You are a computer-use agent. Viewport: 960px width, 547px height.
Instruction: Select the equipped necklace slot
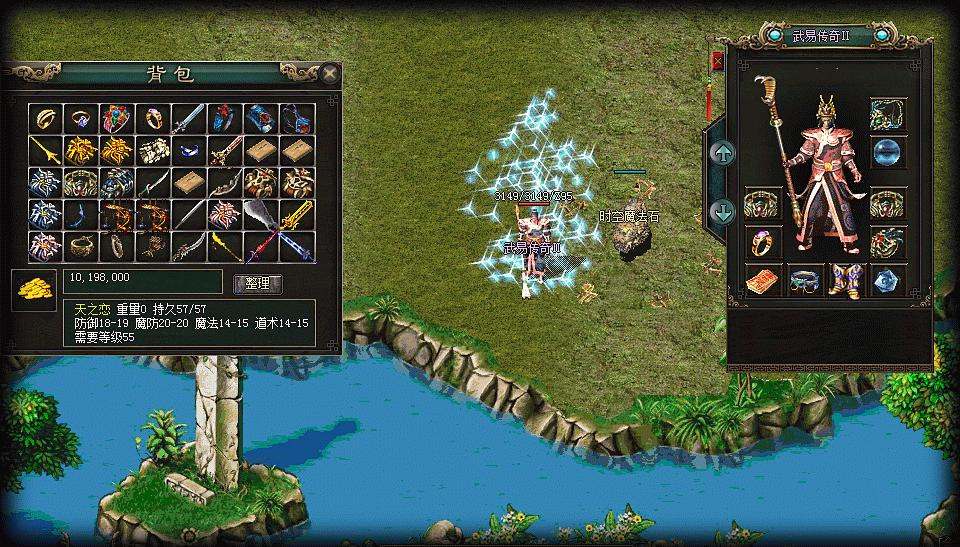tap(888, 114)
